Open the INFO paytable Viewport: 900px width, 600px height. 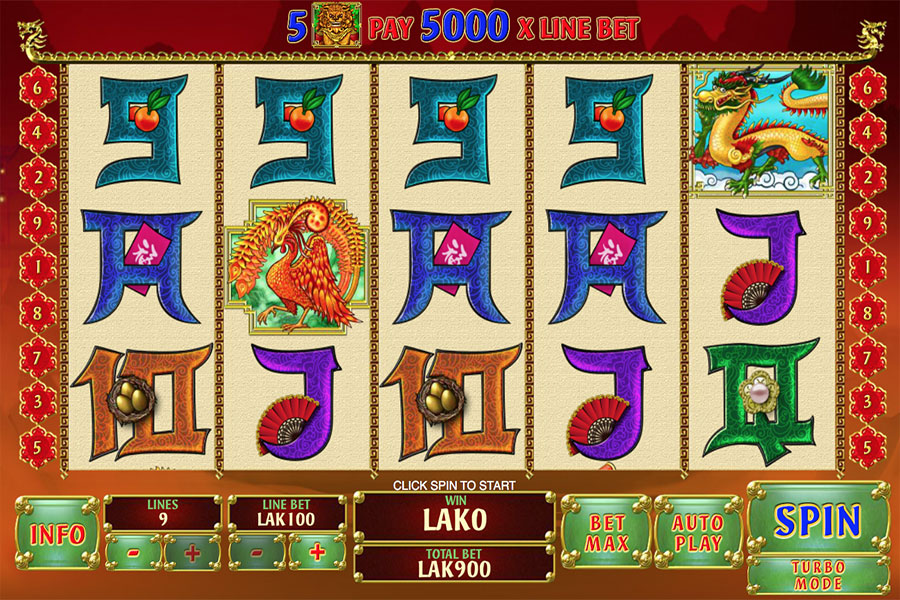click(x=57, y=533)
